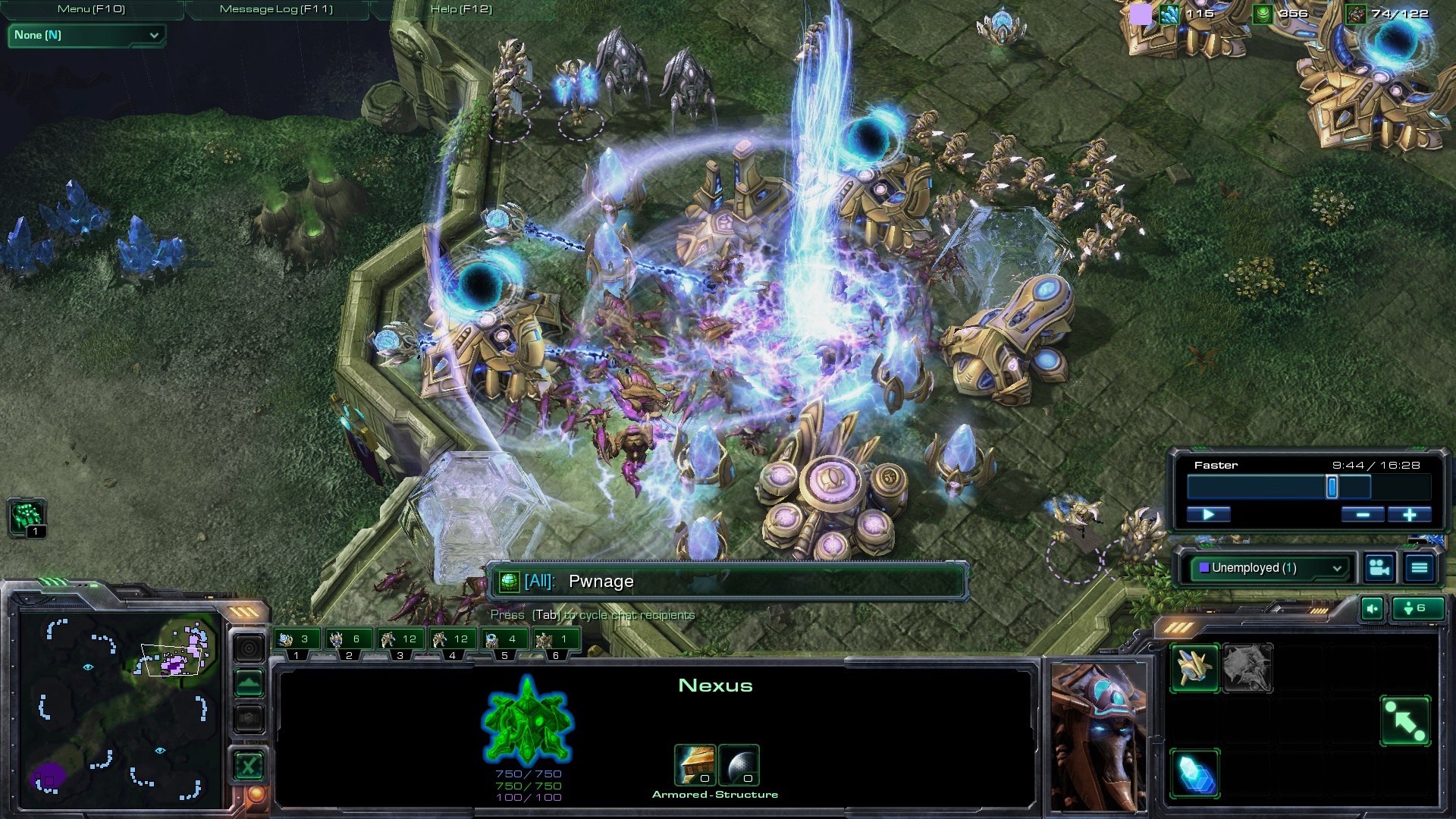
Task: Open the Help (F12) menu
Action: click(461, 9)
